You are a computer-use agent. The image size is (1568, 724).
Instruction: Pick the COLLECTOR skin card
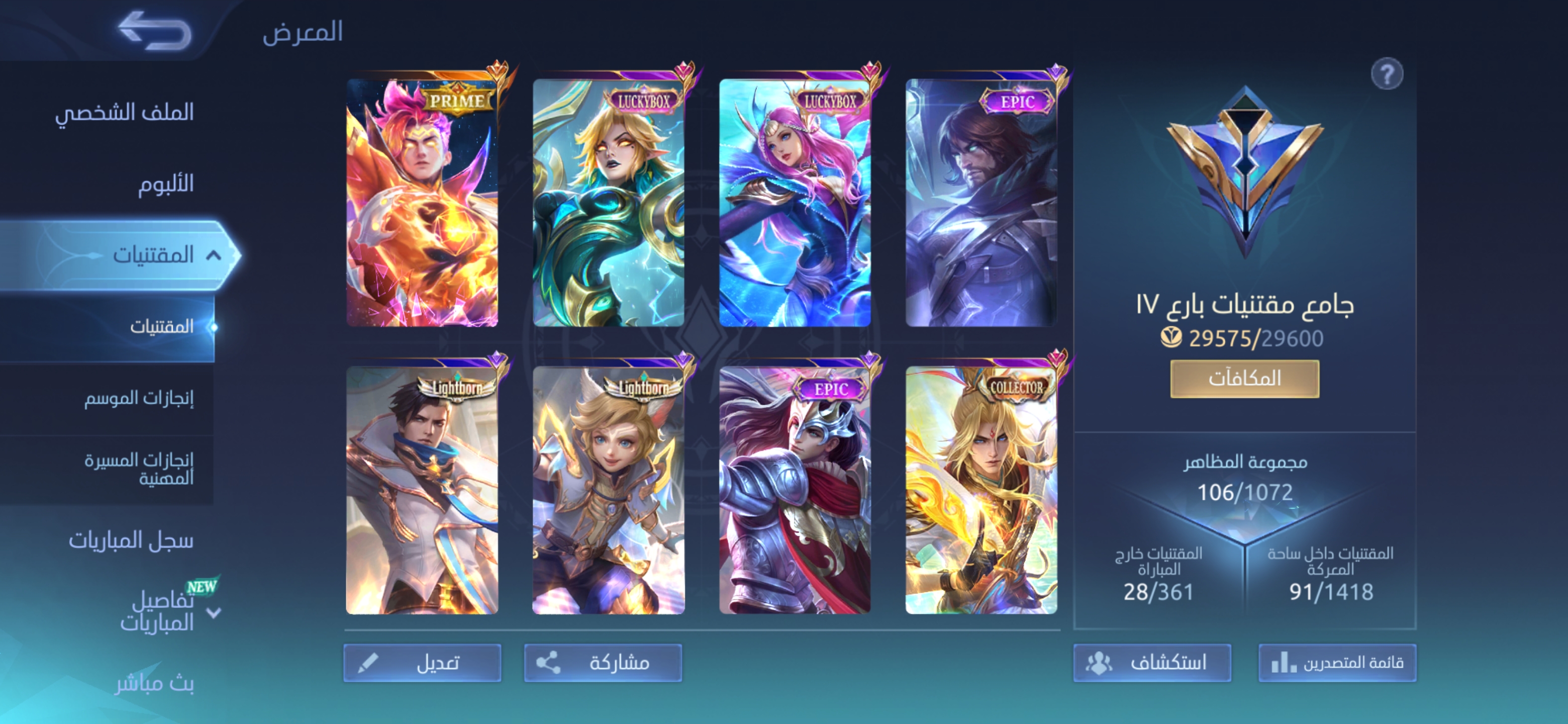tap(981, 490)
